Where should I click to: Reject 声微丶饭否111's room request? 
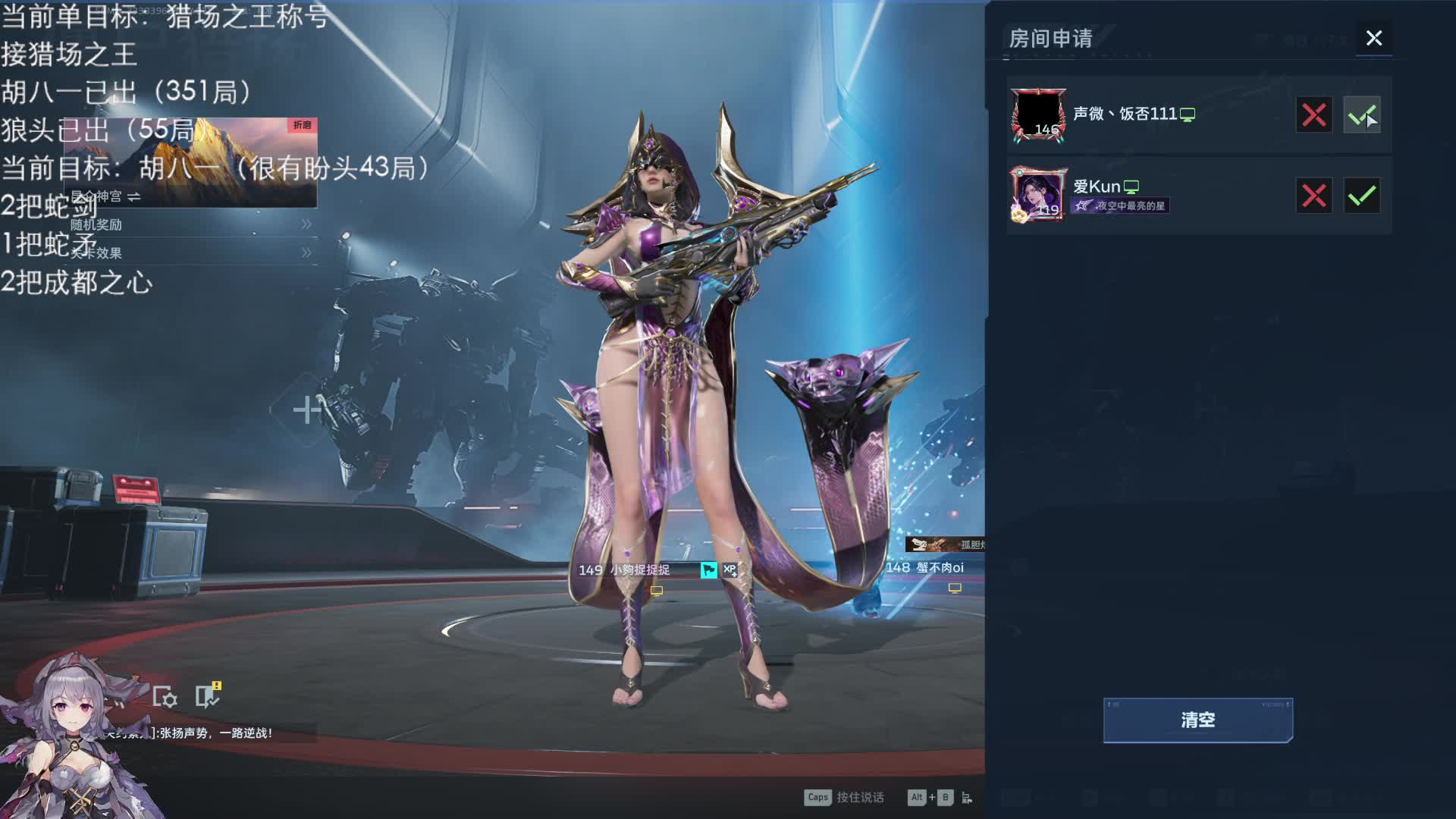1313,115
